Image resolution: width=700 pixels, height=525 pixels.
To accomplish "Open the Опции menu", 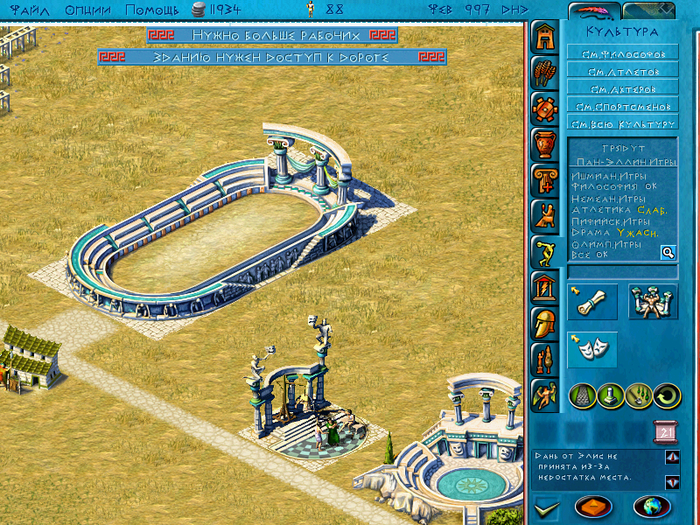I will 88,9.
